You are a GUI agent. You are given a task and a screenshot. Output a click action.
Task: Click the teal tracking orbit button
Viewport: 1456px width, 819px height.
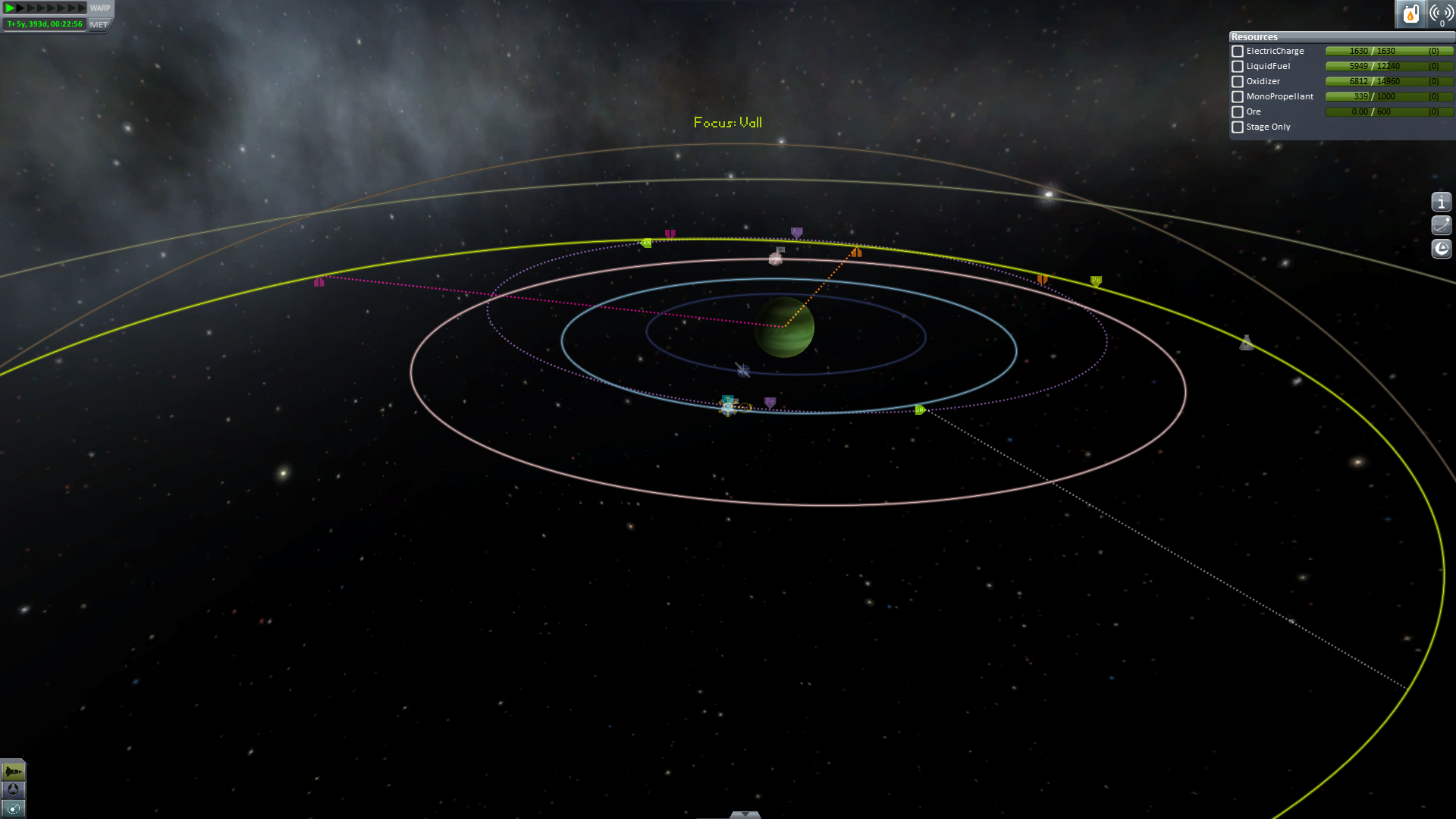pyautogui.click(x=13, y=808)
